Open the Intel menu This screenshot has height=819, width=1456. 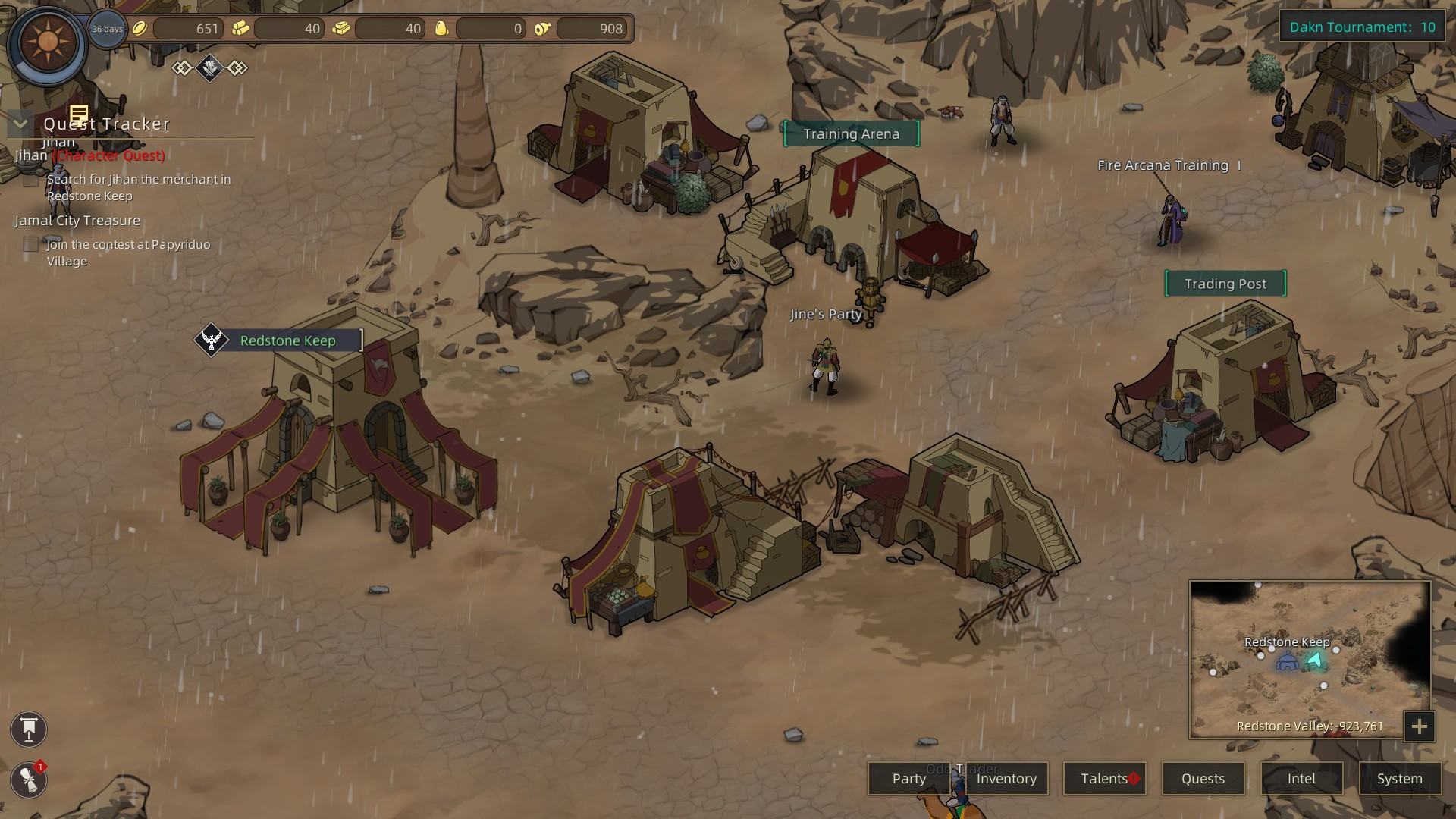coord(1301,779)
